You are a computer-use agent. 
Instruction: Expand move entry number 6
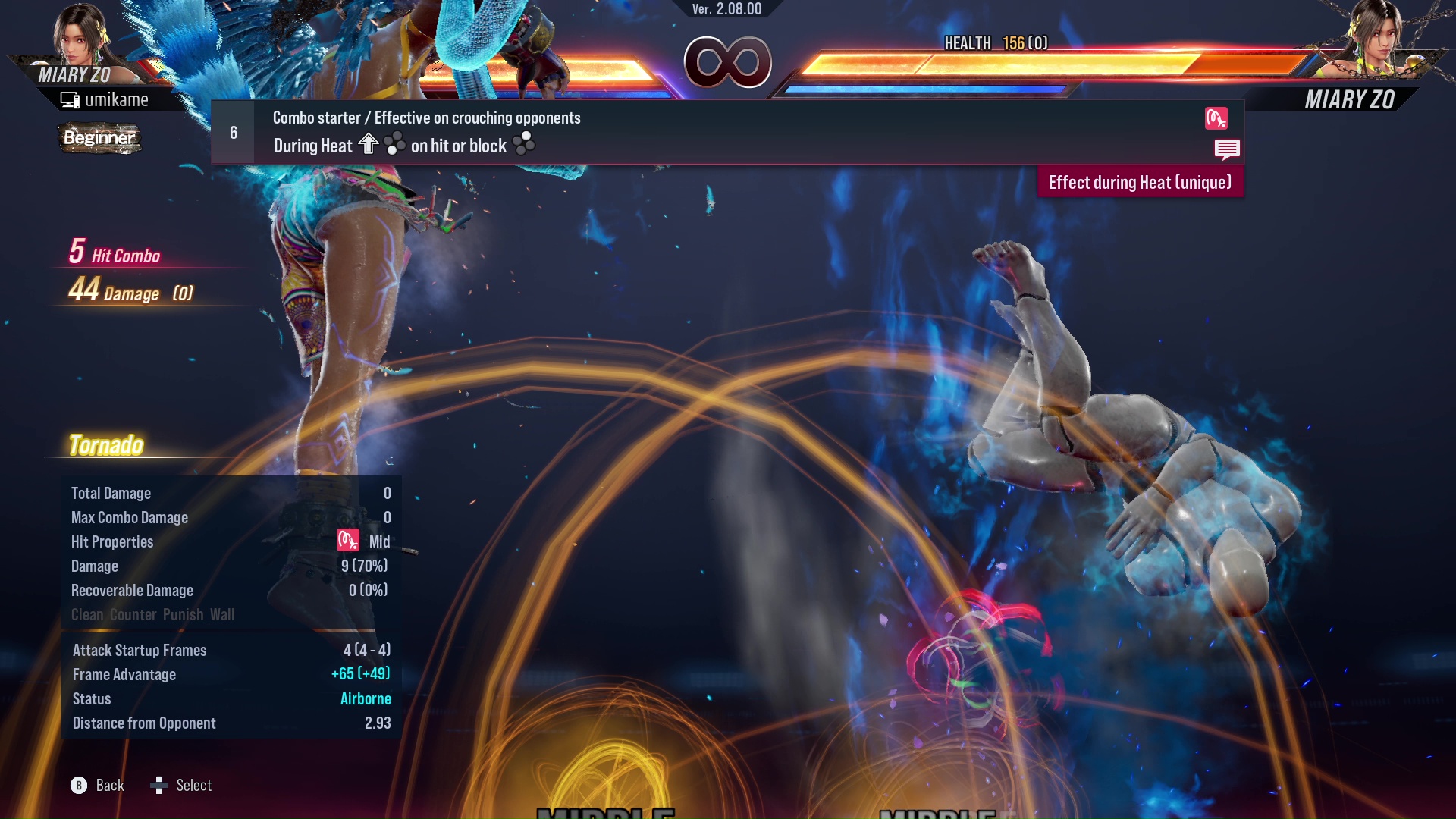(233, 131)
